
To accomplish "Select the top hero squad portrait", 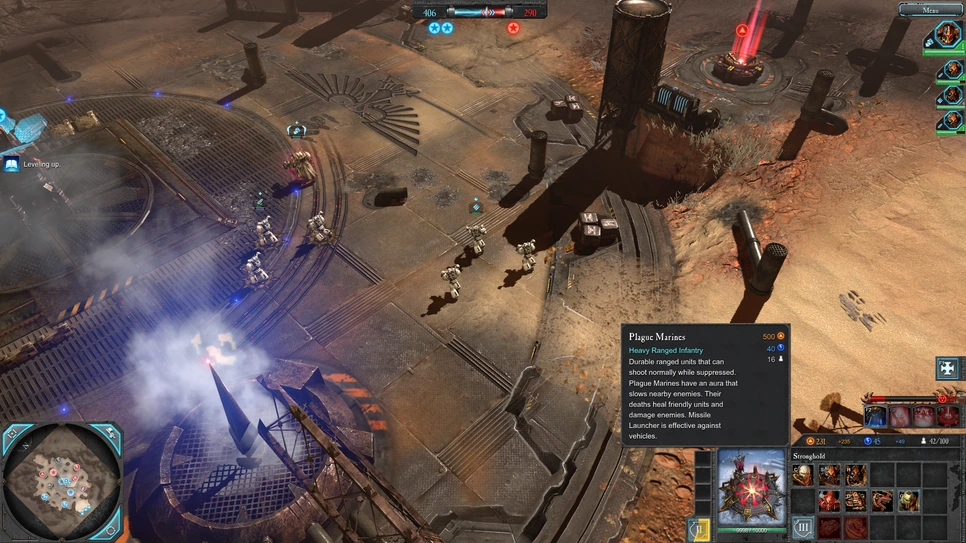I will [x=947, y=35].
